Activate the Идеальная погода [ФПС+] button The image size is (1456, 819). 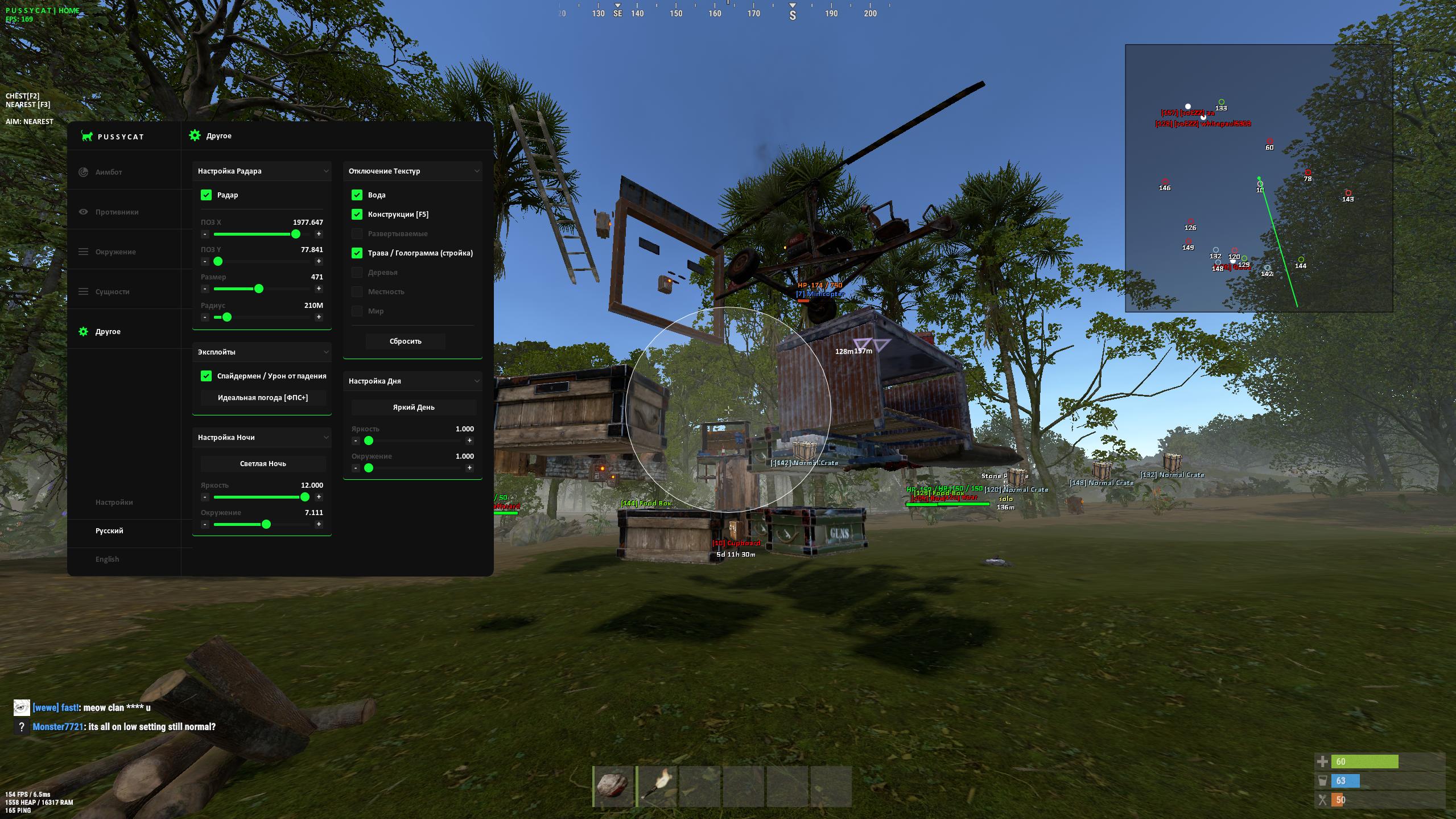pyautogui.click(x=262, y=398)
